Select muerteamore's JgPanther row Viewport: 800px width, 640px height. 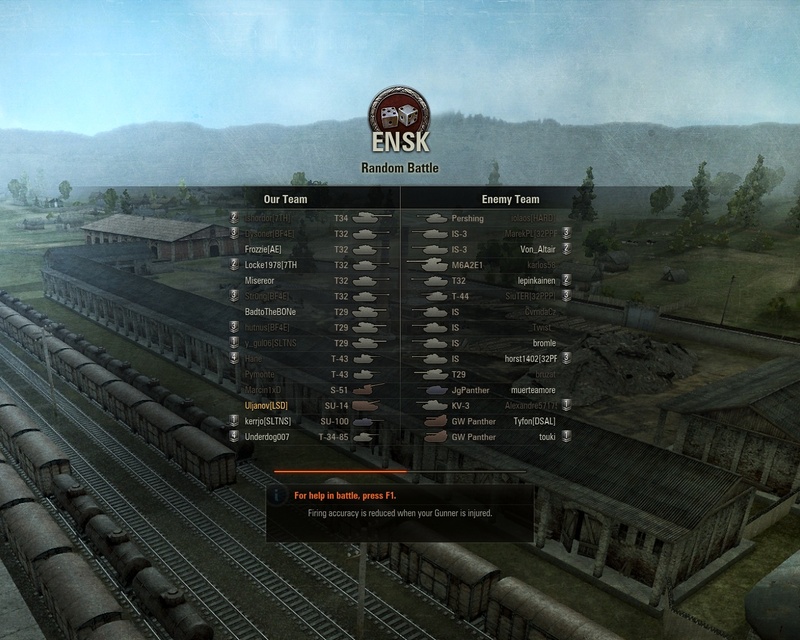coord(531,390)
